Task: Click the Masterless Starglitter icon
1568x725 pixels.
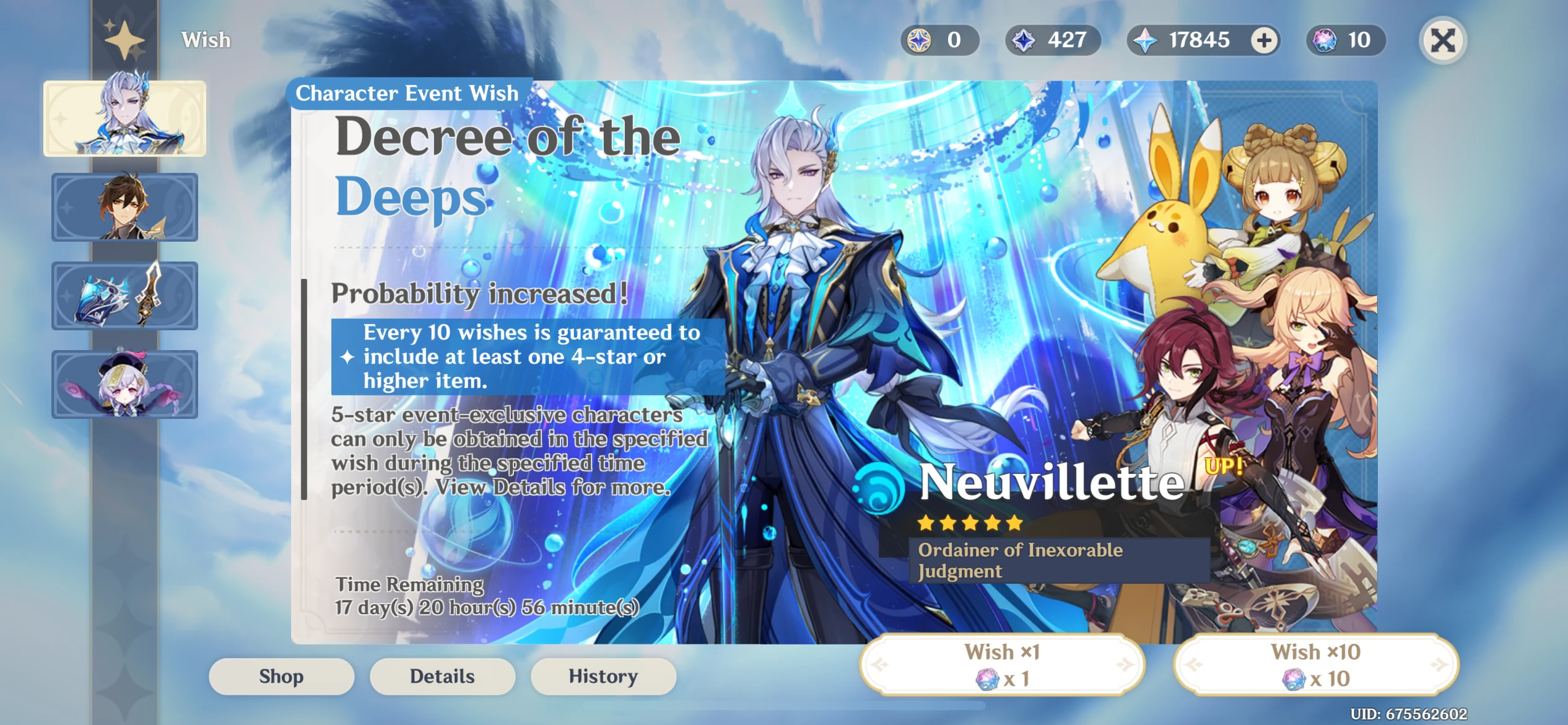Action: coord(918,40)
